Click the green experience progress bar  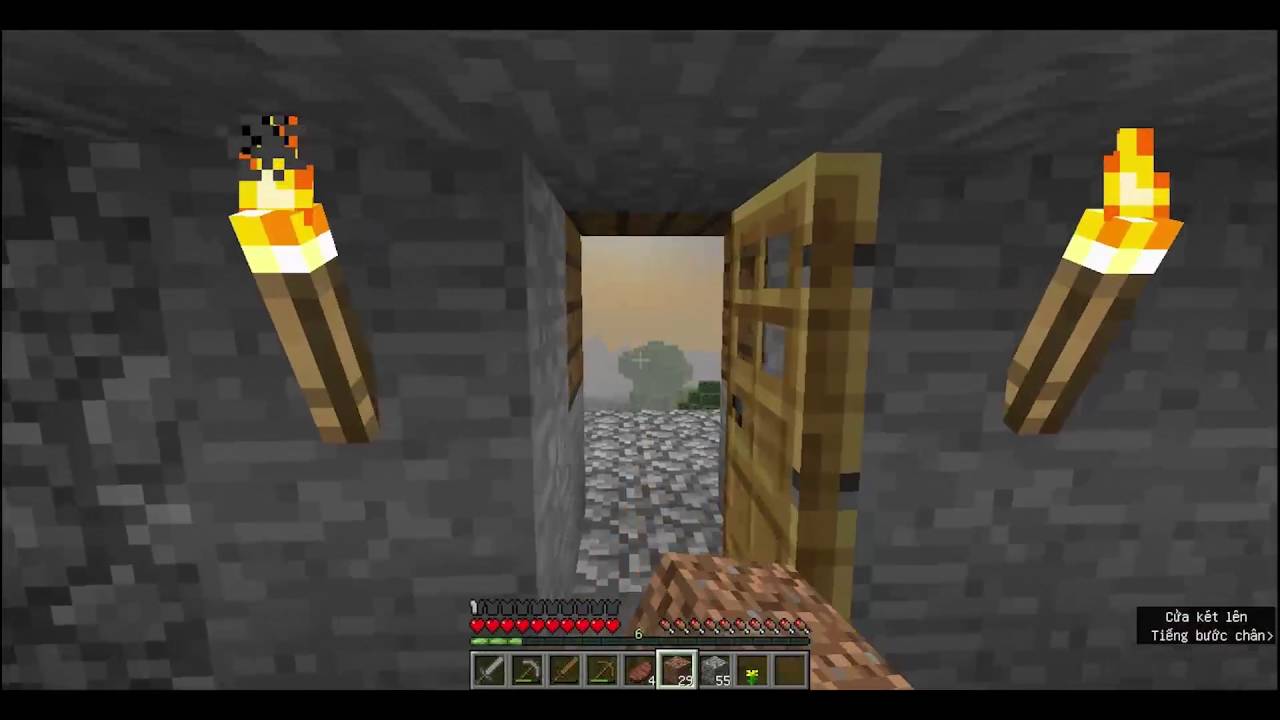(495, 640)
